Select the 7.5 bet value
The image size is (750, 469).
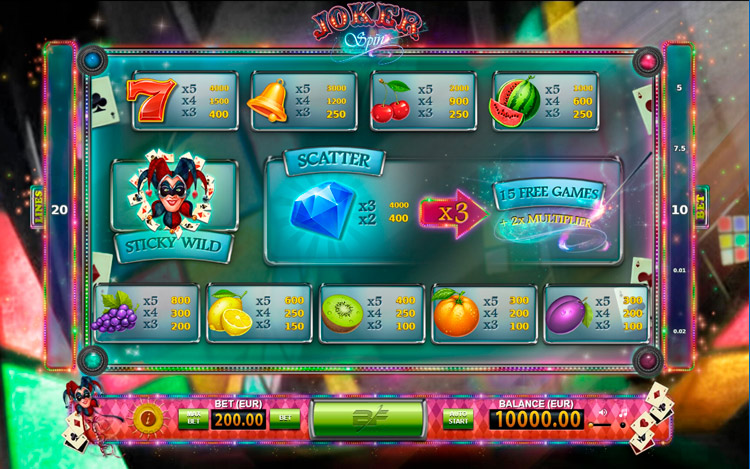(x=679, y=148)
